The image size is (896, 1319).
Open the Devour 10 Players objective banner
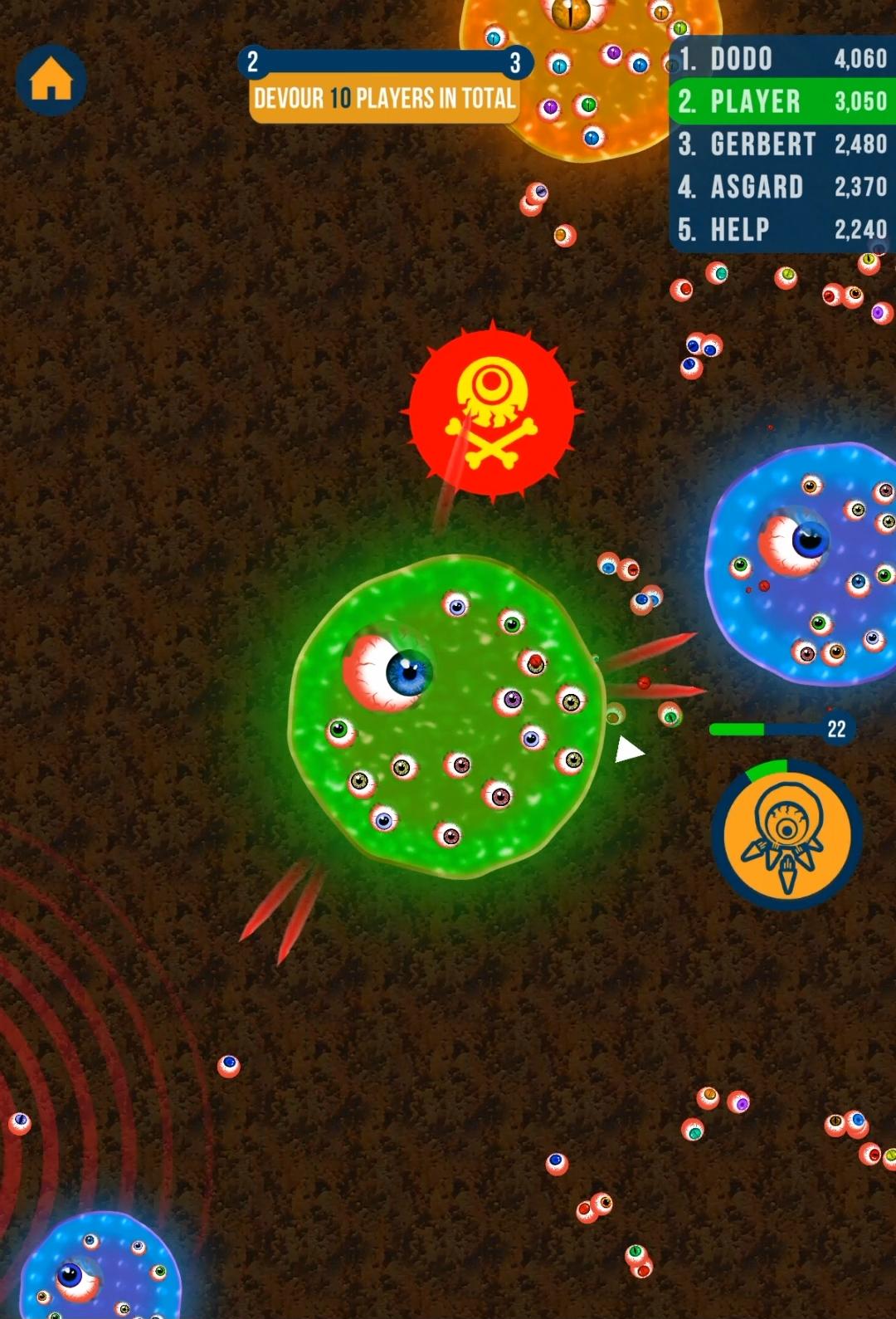point(384,100)
